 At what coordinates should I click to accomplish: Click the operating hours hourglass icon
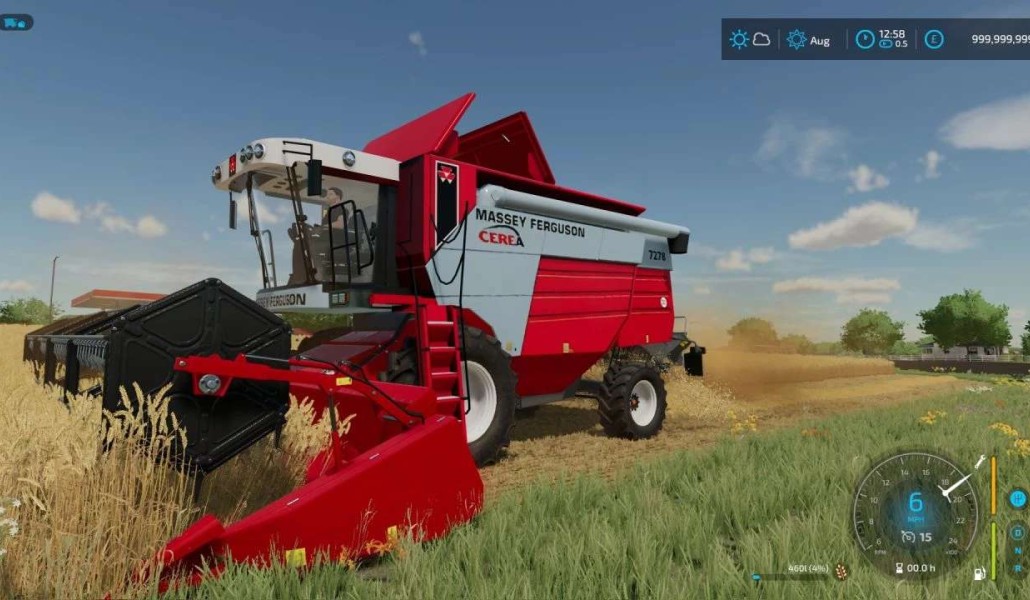tap(900, 568)
